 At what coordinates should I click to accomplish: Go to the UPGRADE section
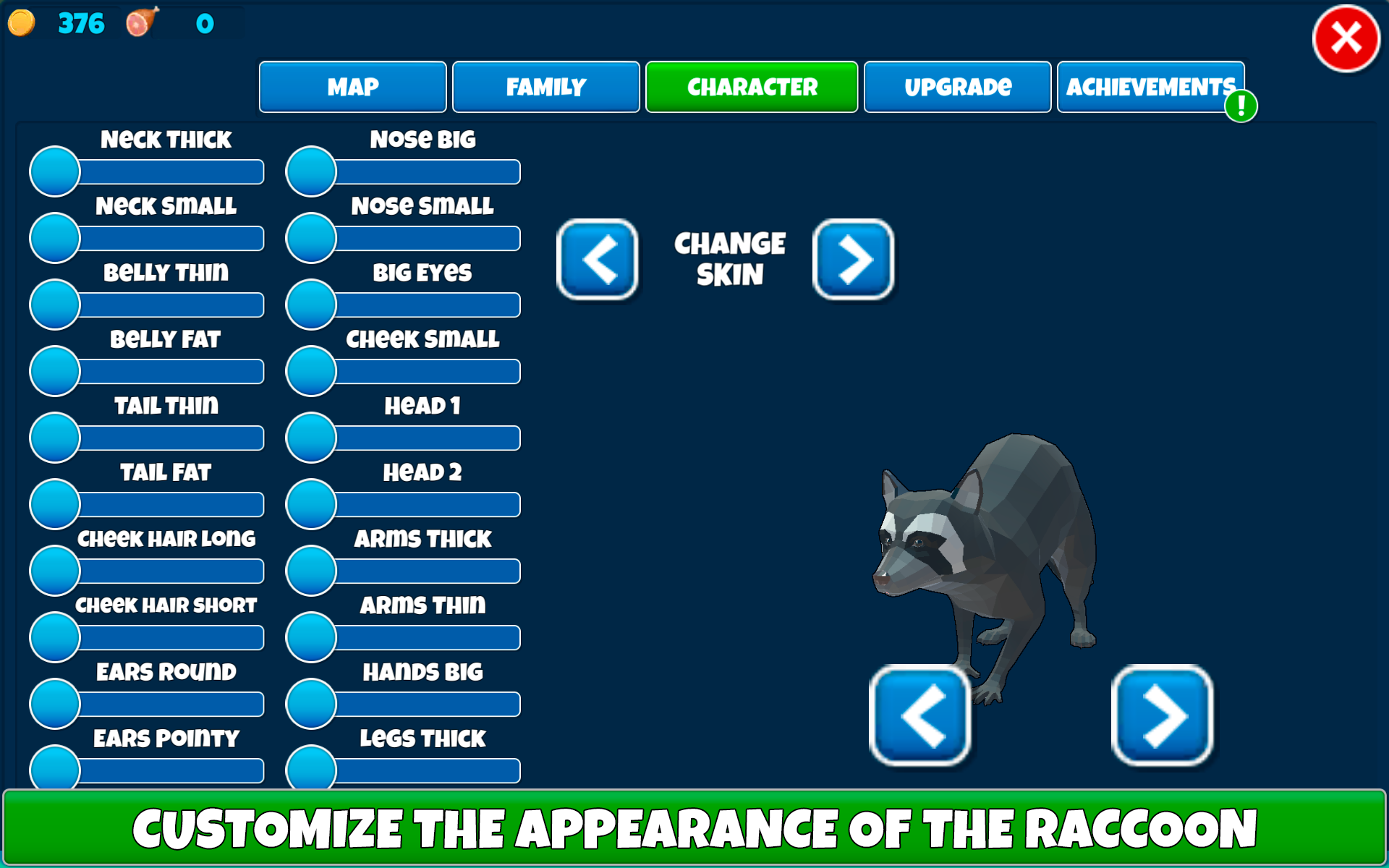pyautogui.click(x=957, y=86)
